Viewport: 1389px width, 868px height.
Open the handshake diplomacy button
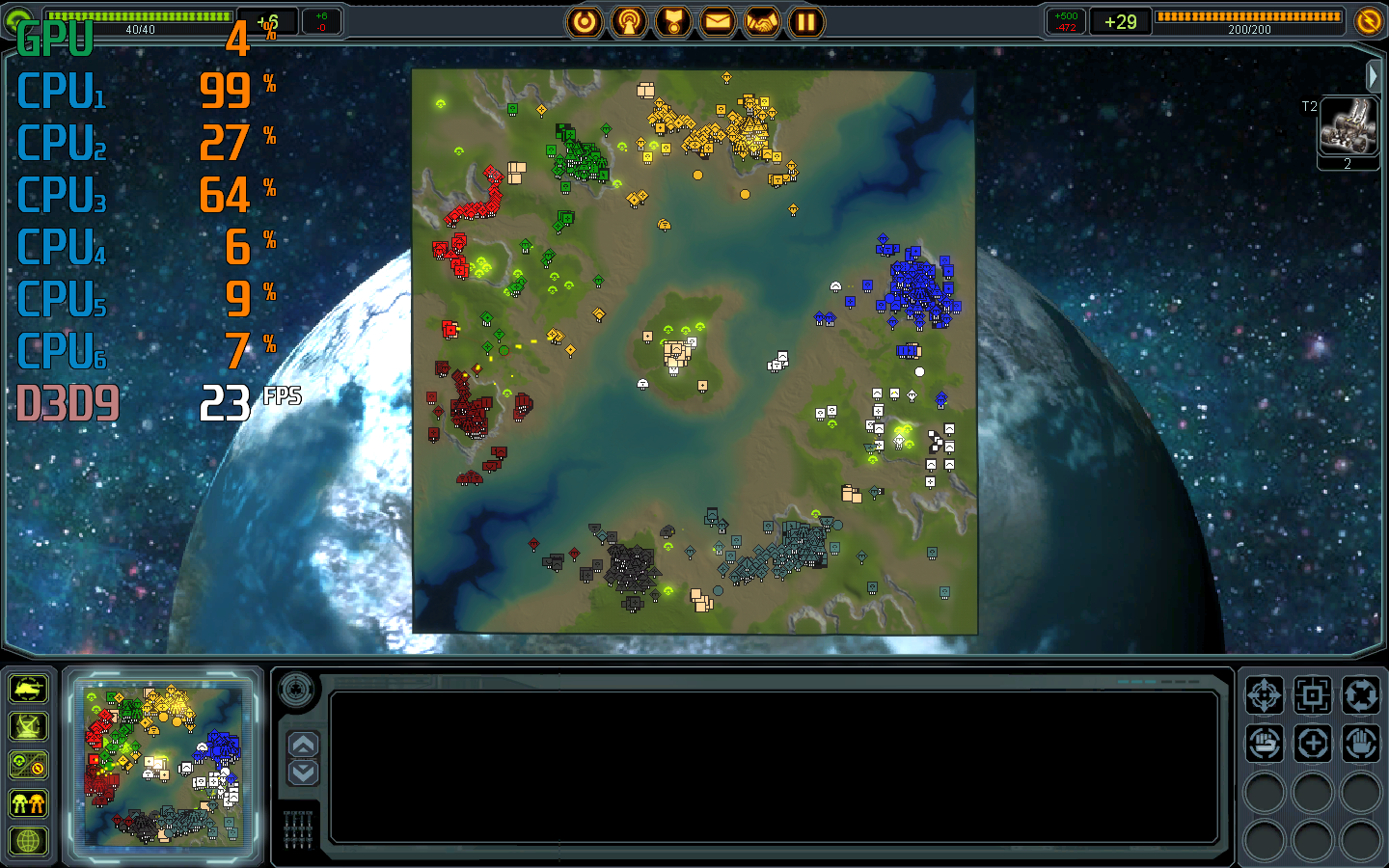(x=762, y=21)
